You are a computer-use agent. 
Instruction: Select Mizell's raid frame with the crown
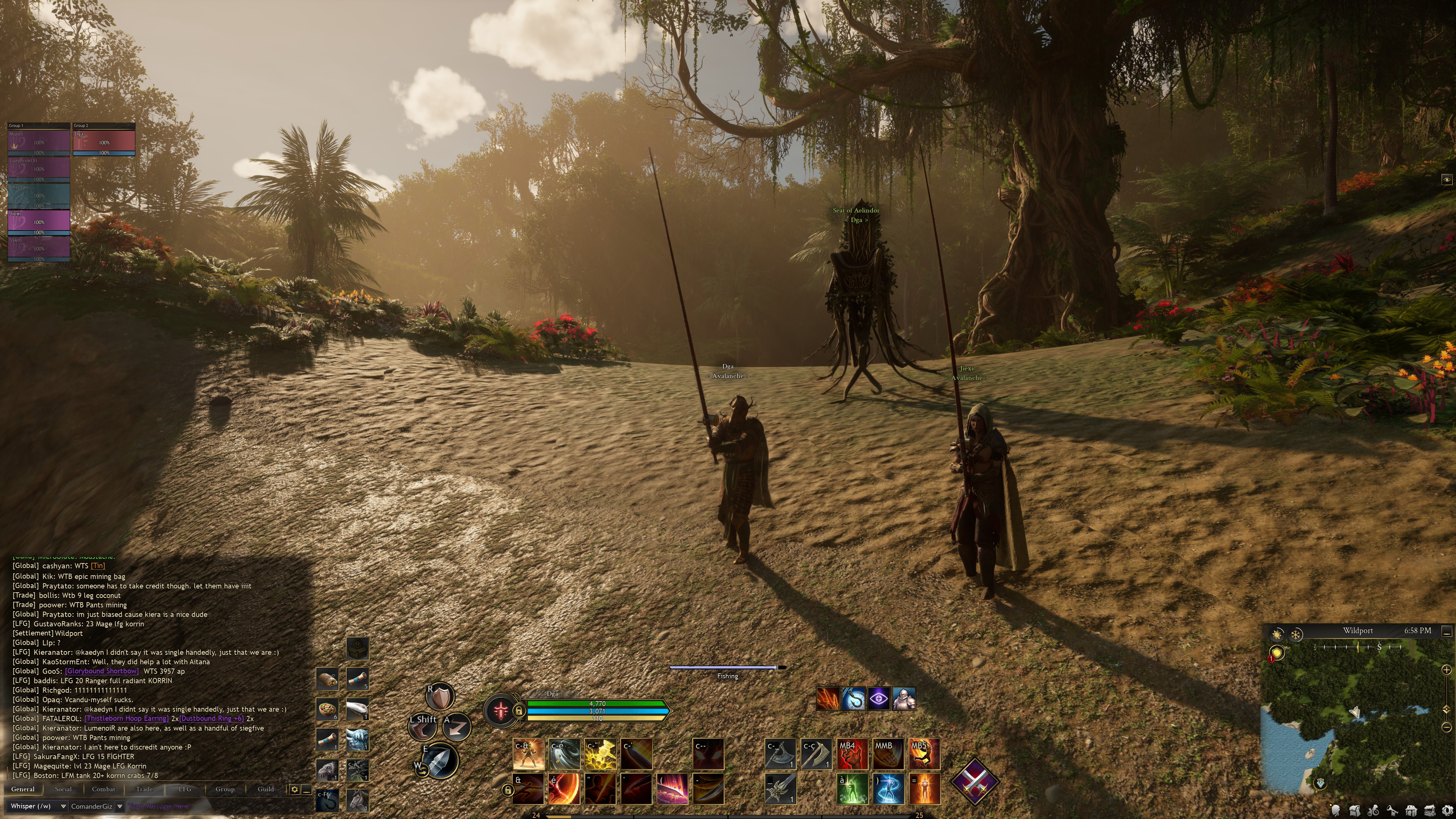click(x=38, y=142)
